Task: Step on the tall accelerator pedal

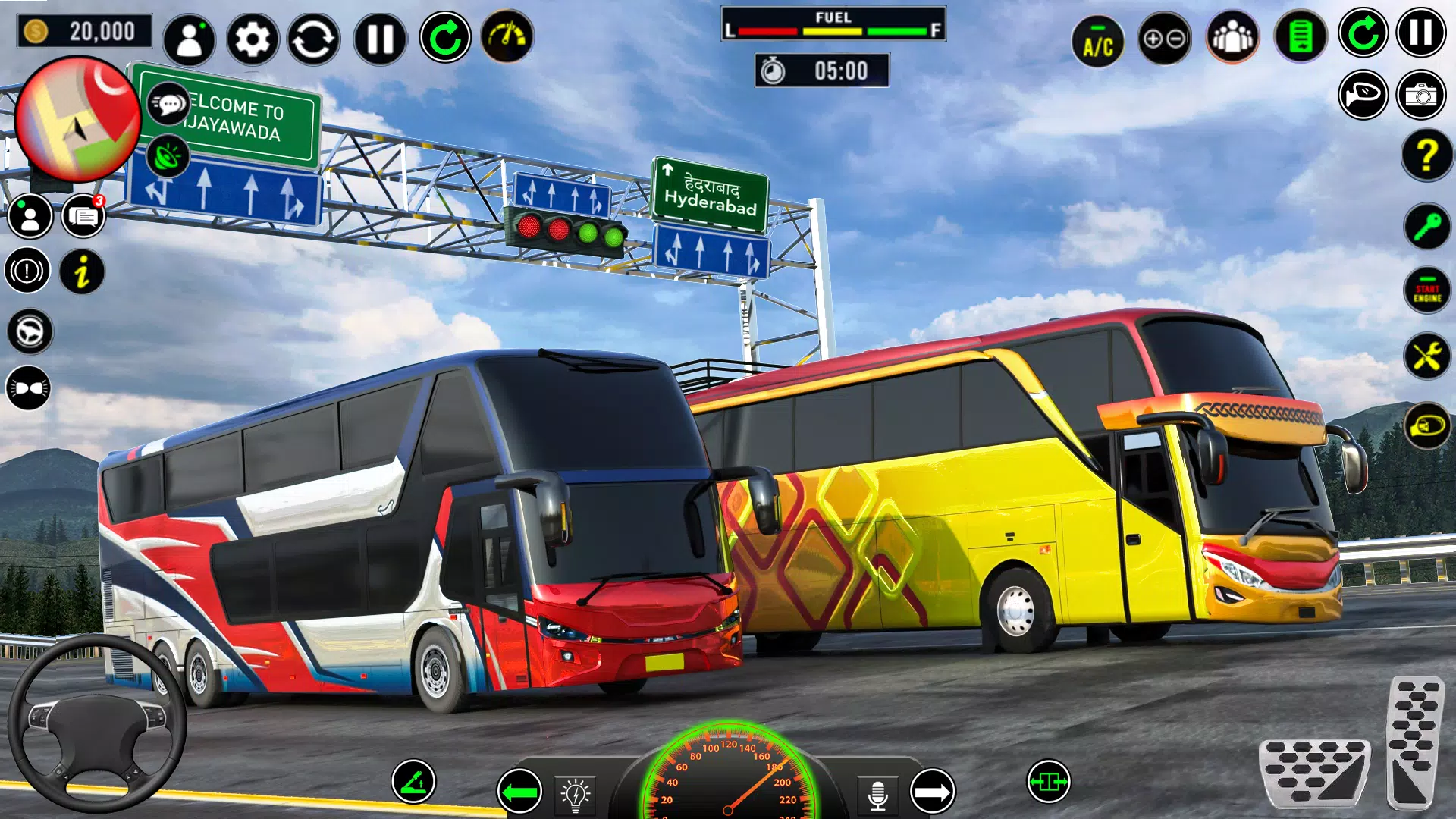Action: [1414, 742]
